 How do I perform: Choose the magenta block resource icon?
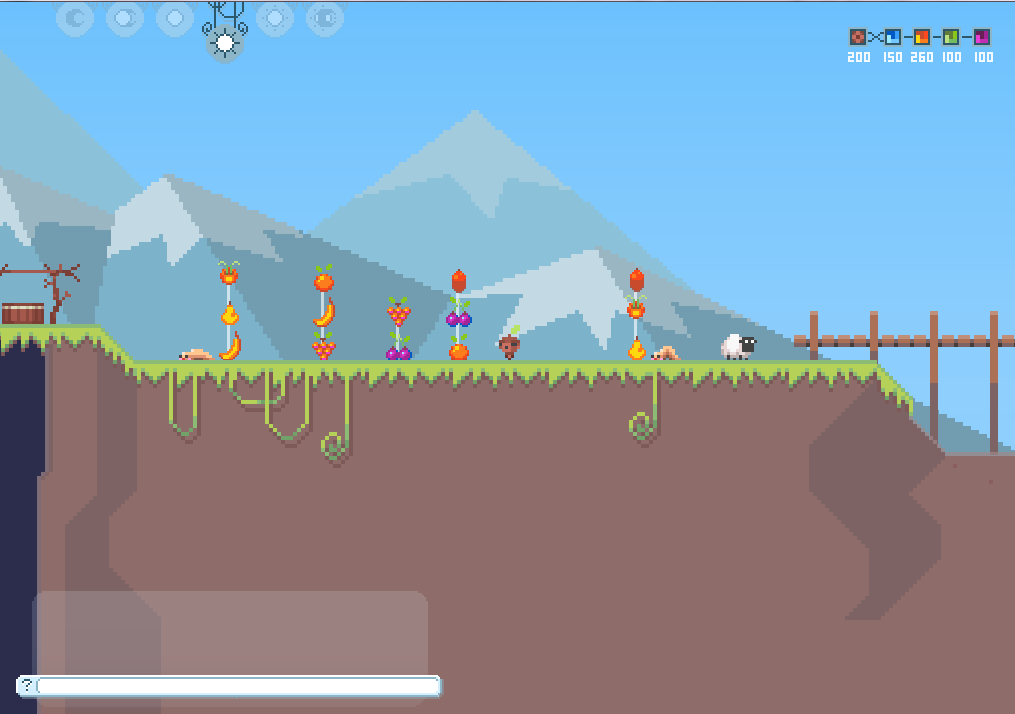click(x=983, y=37)
